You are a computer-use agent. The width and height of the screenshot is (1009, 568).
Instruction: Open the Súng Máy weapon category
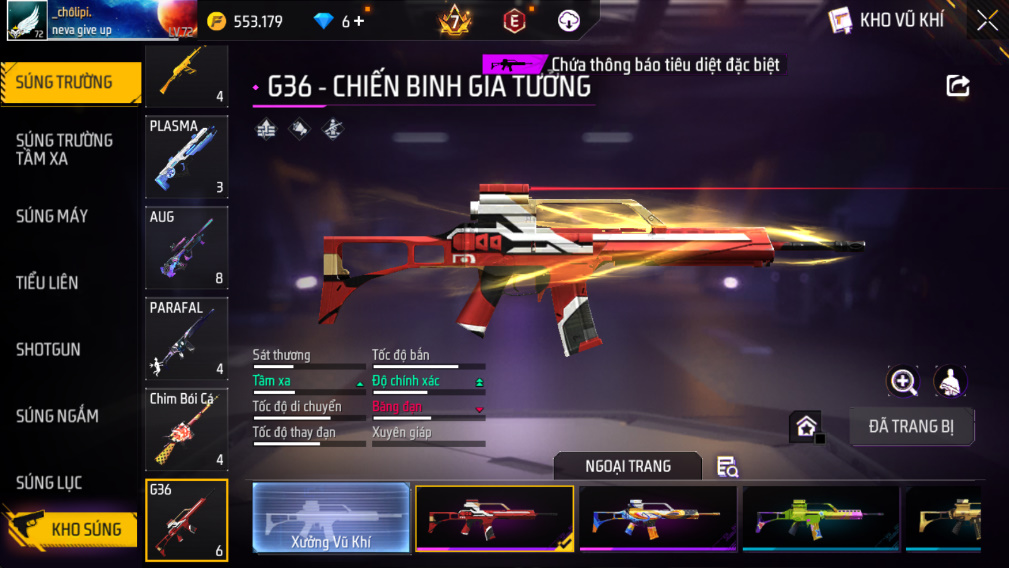[52, 216]
